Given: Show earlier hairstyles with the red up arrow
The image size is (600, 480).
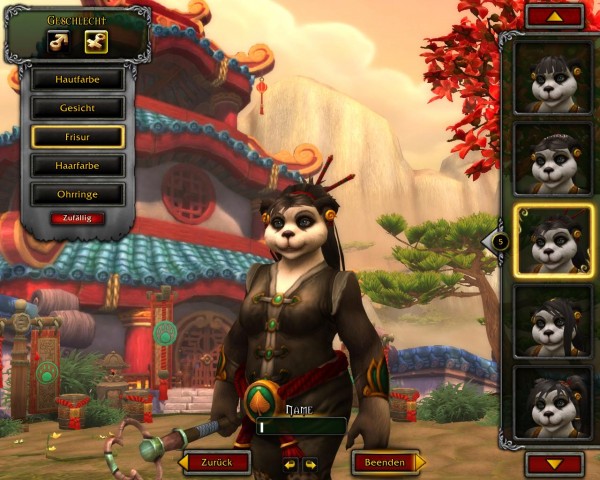Looking at the screenshot, I should (553, 16).
